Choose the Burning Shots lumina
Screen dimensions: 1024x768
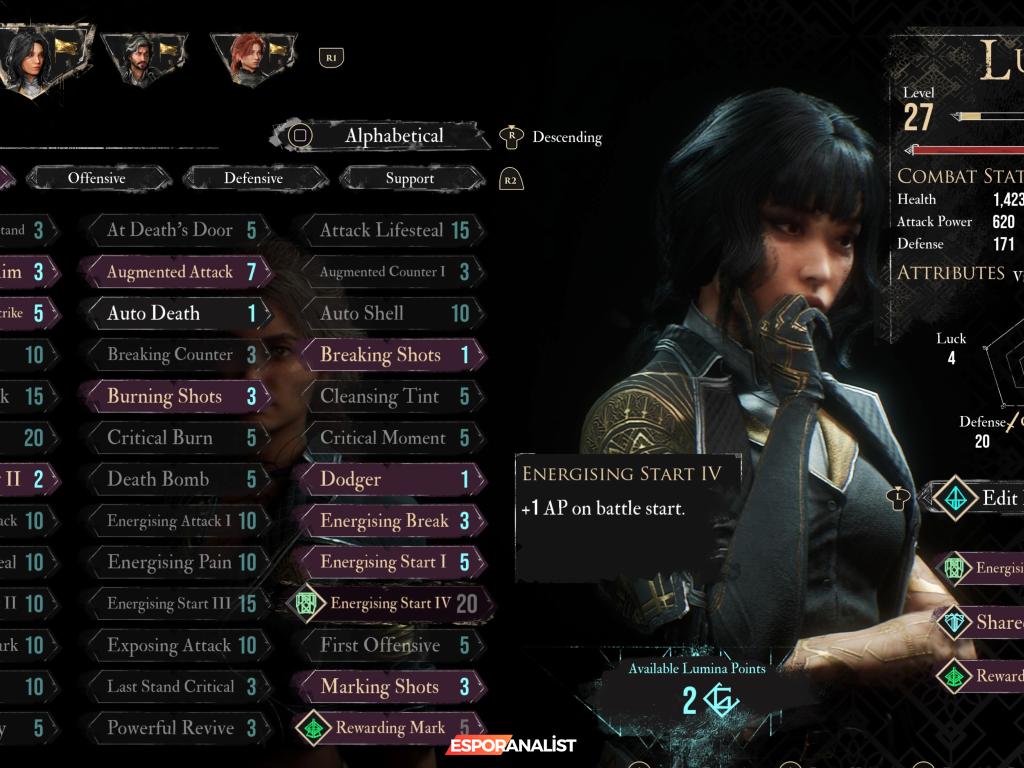tap(176, 396)
